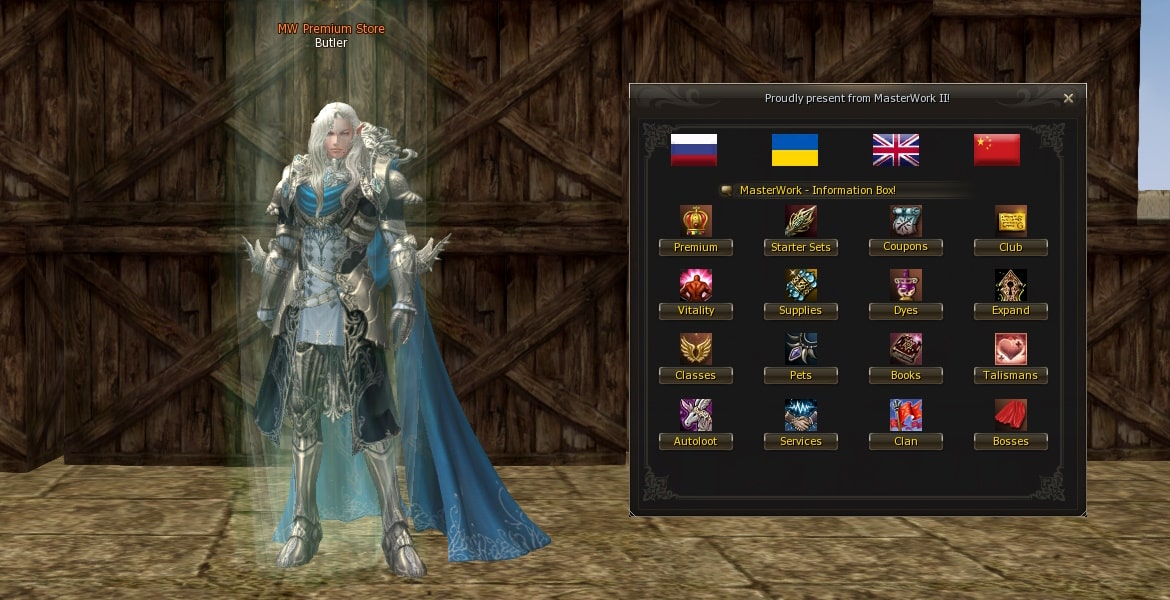Switch to the British flag language
This screenshot has width=1170, height=600.
point(896,150)
